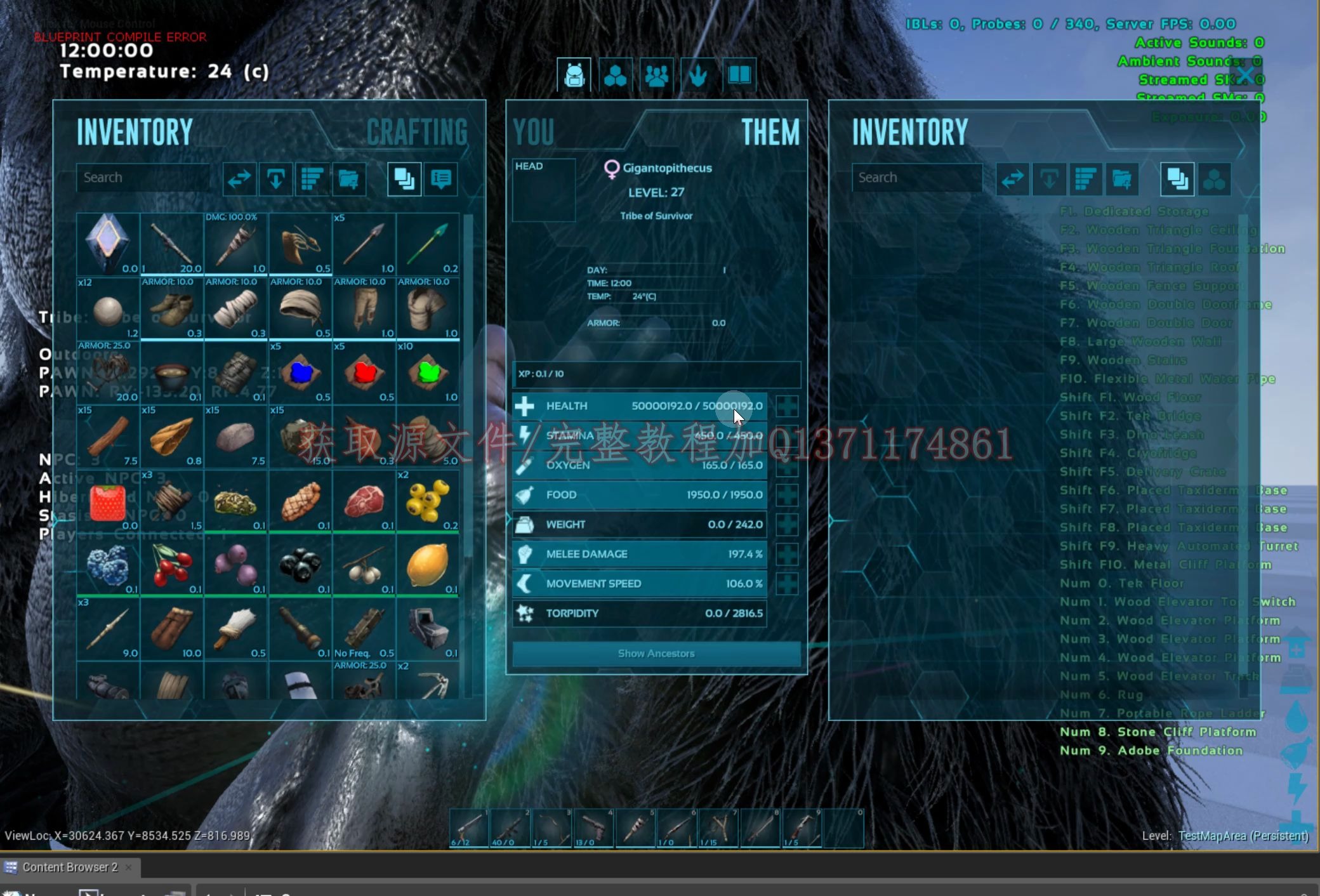Viewport: 1320px width, 896px height.
Task: Open the tribe members icon at top
Action: pos(656,76)
